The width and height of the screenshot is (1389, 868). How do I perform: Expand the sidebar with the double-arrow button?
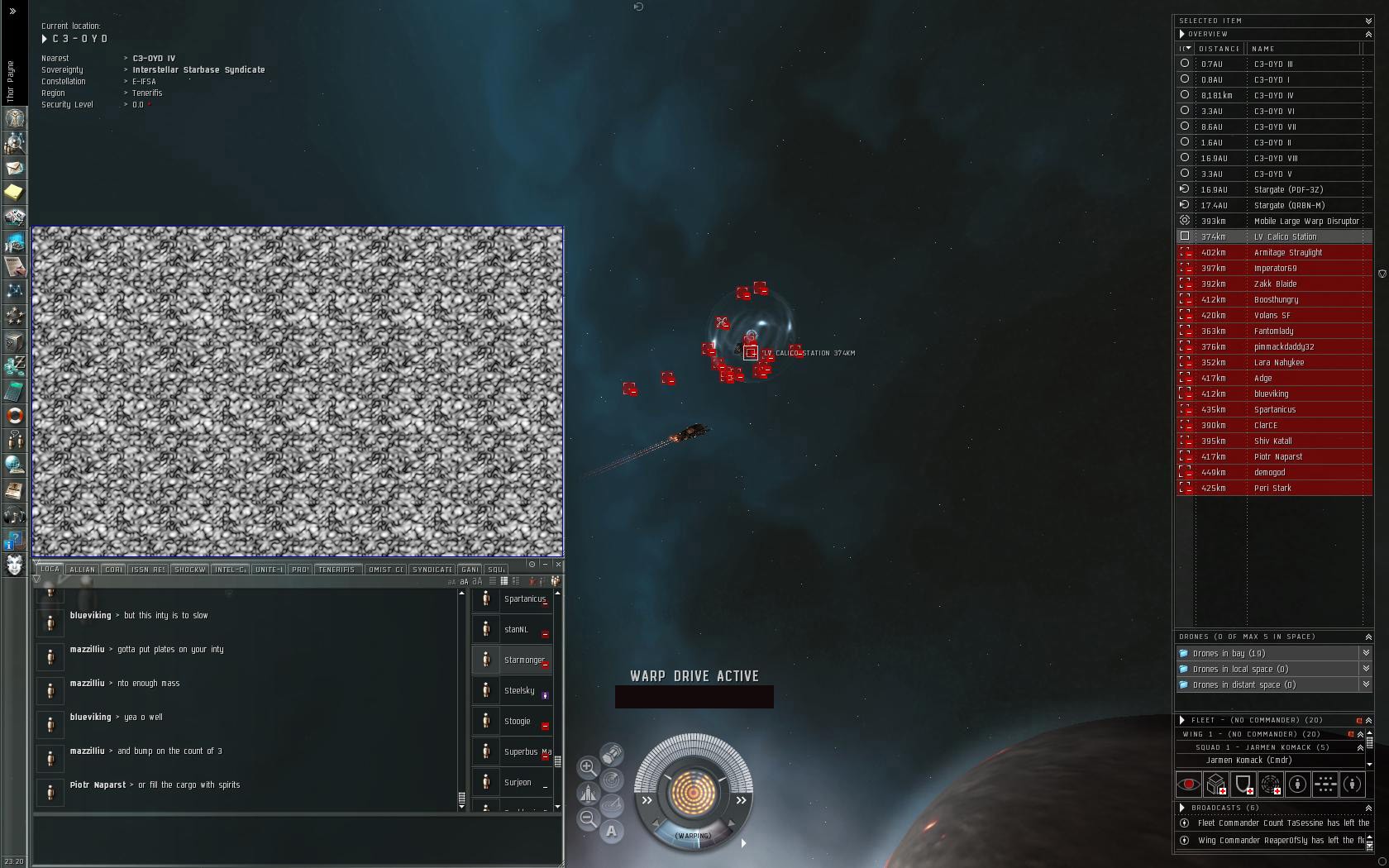click(x=12, y=12)
